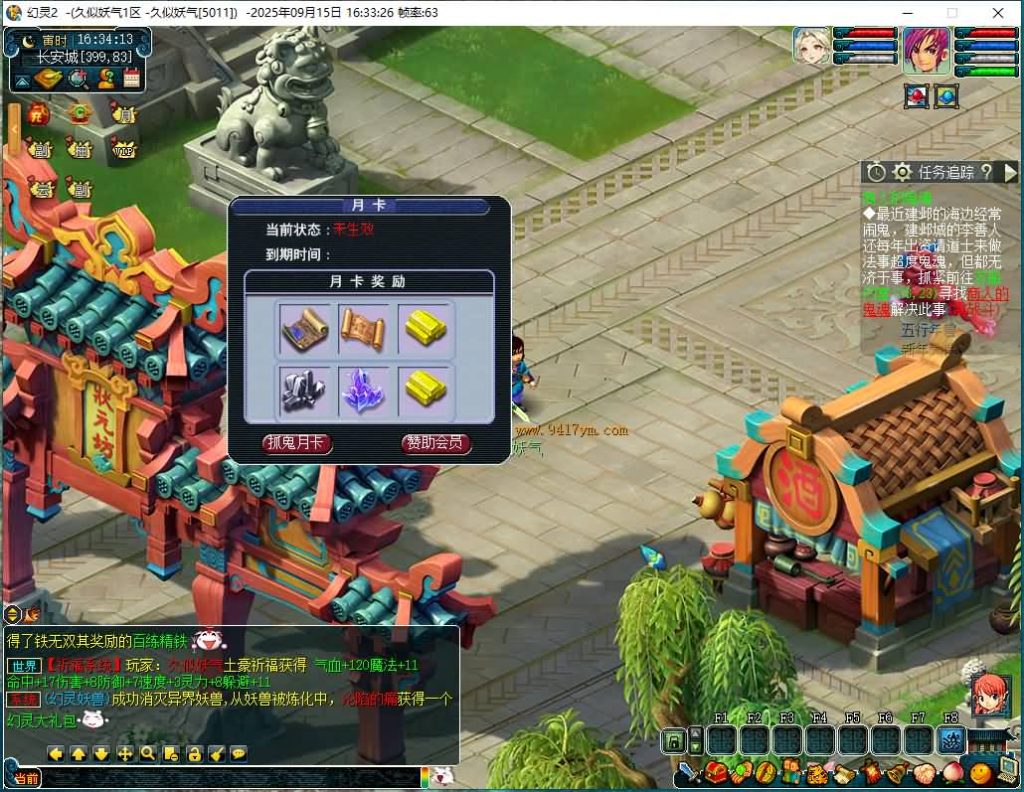Toggle the chat lock button
Image resolution: width=1024 pixels, height=792 pixels.
pos(194,753)
